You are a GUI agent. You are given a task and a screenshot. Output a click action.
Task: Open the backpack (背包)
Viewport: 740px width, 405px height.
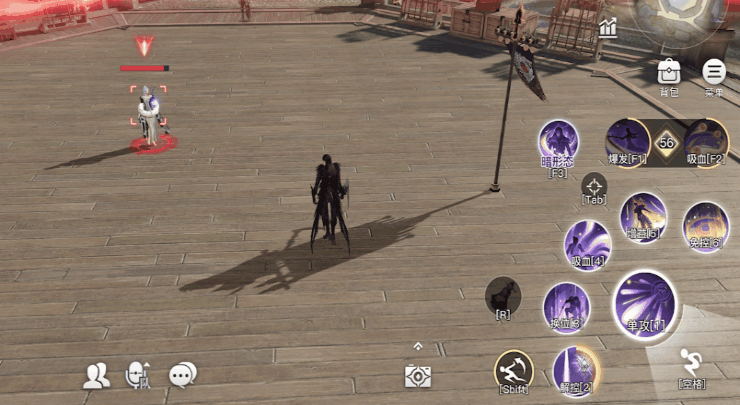pyautogui.click(x=669, y=73)
